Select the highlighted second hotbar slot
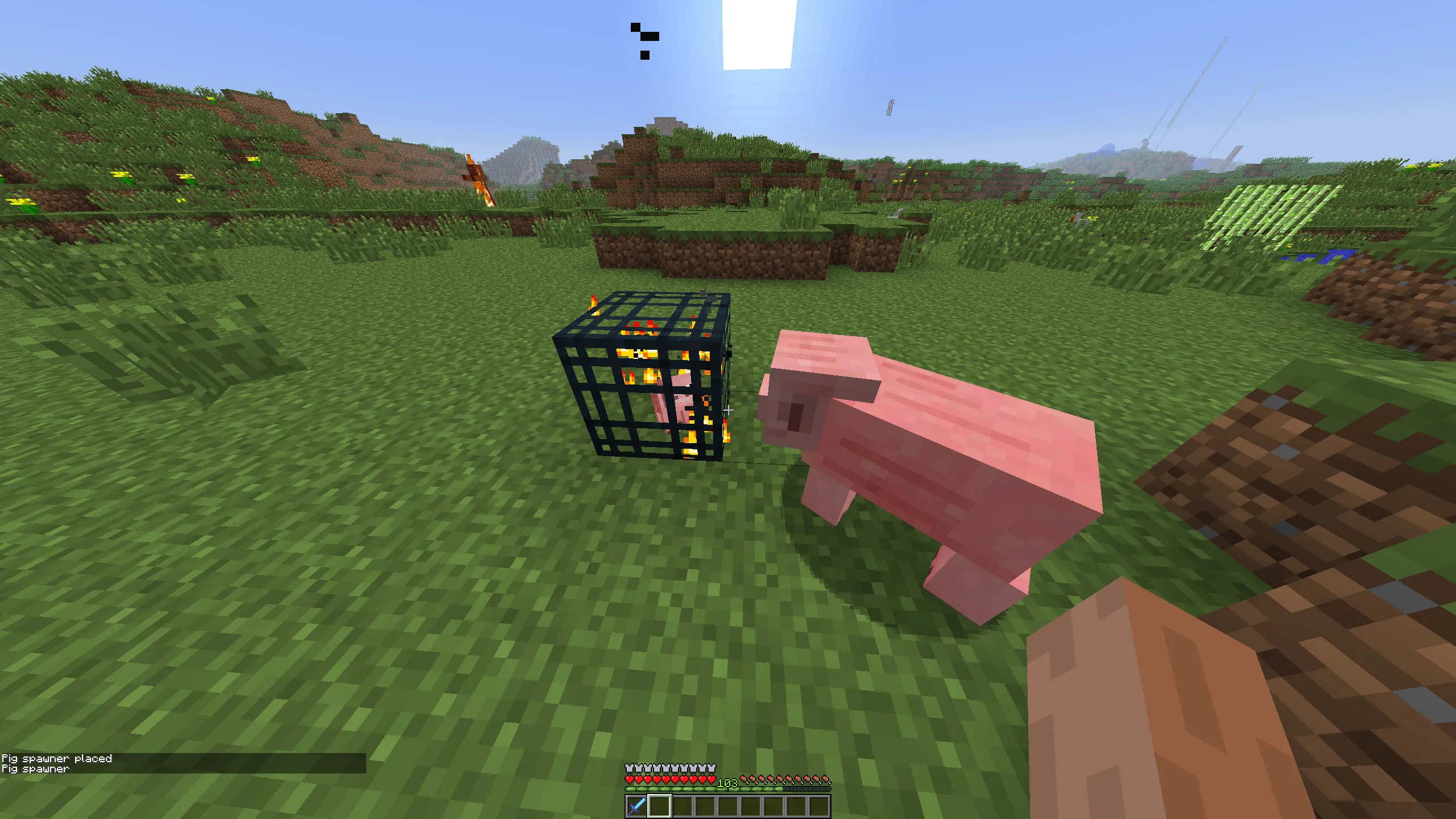 coord(660,807)
